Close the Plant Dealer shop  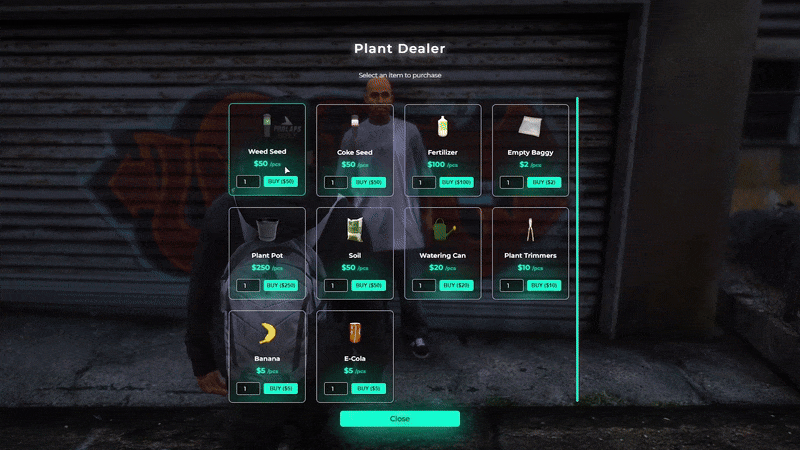click(x=400, y=419)
